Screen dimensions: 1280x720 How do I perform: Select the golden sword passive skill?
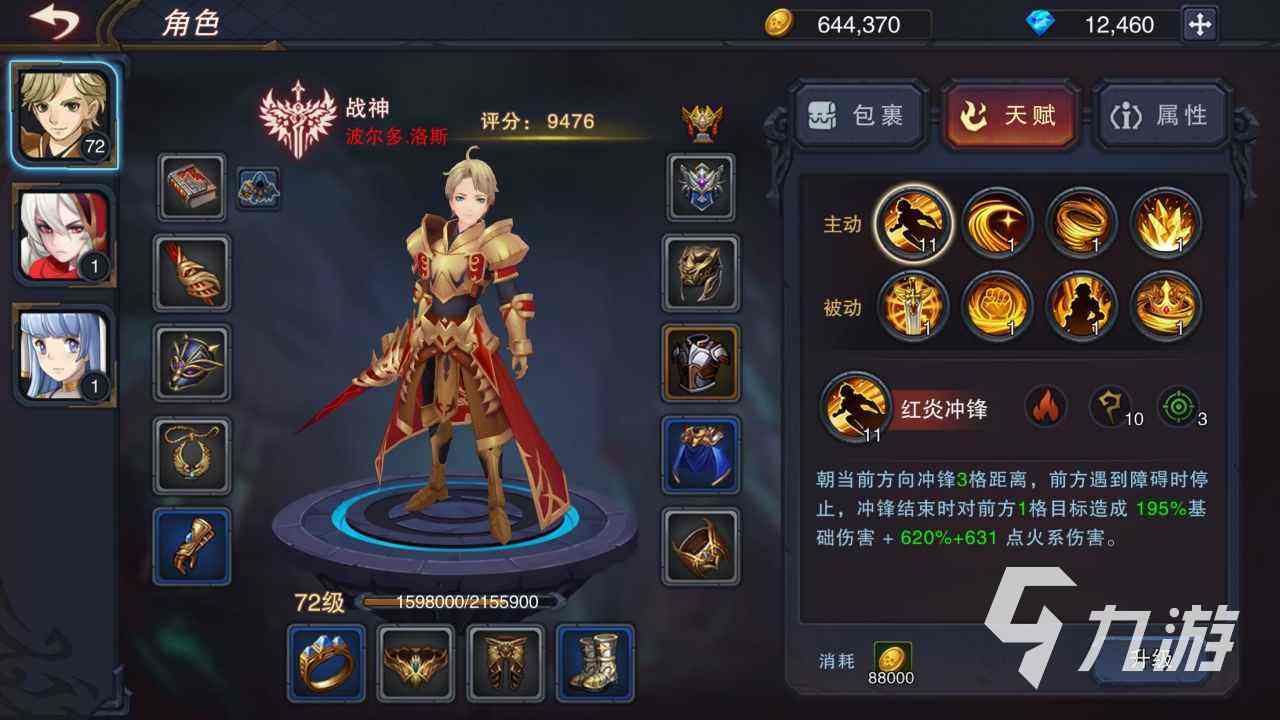pos(912,307)
